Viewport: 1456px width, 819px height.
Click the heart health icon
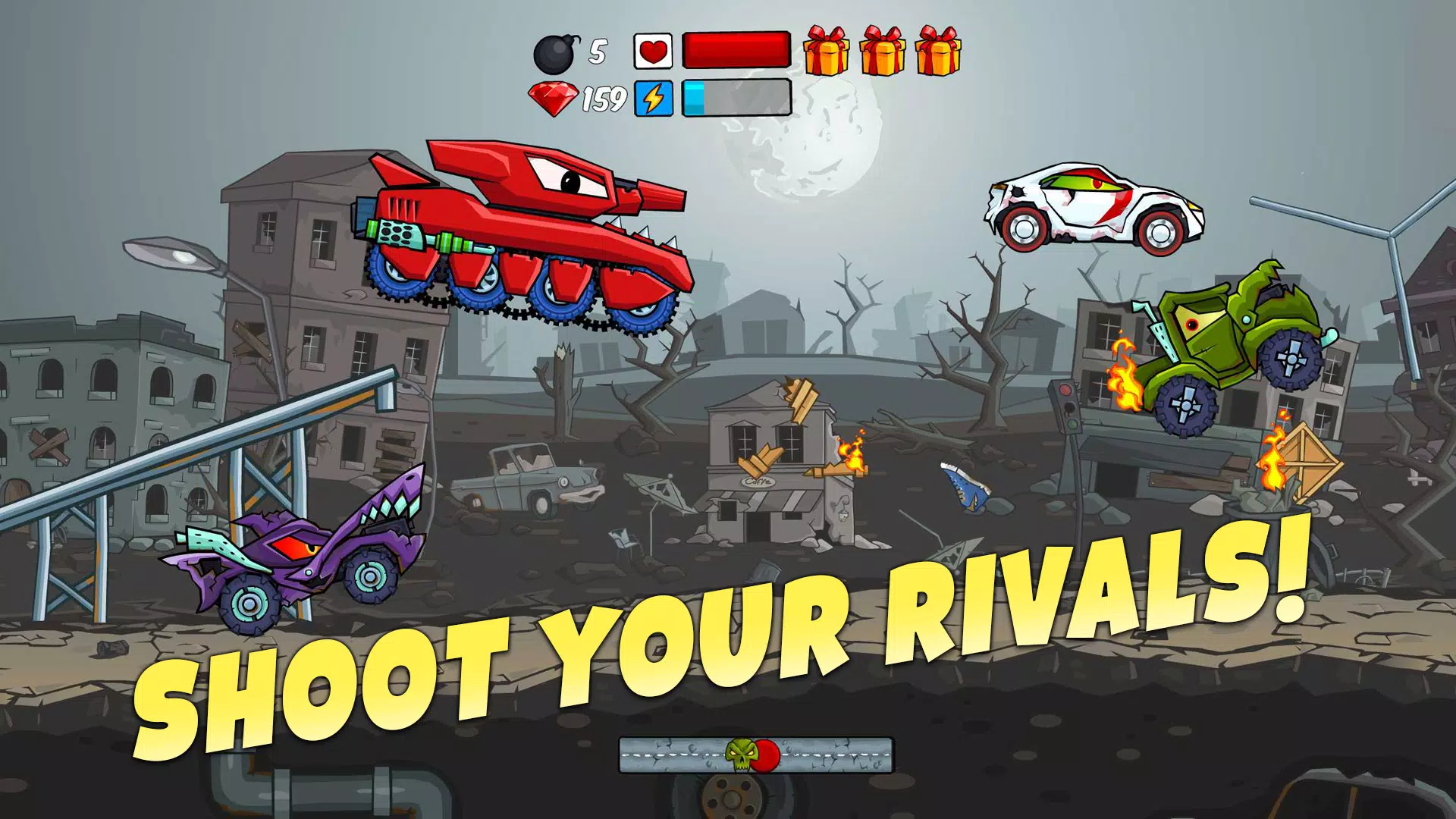[x=654, y=50]
